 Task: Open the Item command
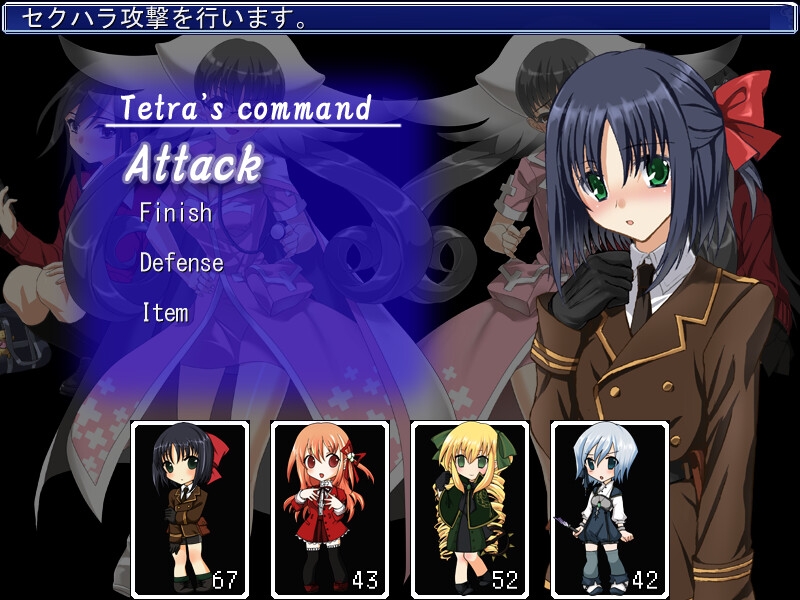[165, 313]
